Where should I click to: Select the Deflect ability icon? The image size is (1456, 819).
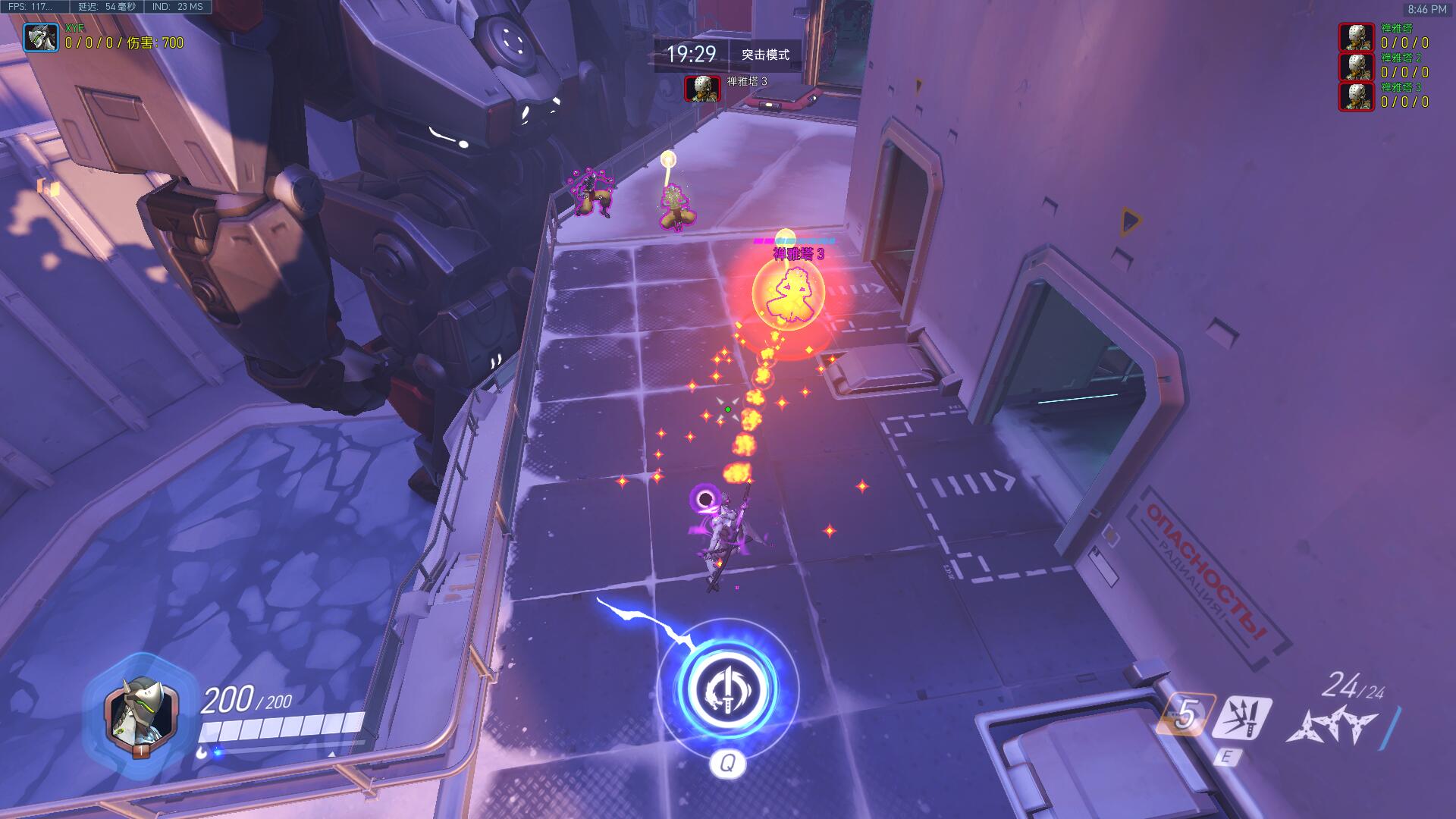1241,717
